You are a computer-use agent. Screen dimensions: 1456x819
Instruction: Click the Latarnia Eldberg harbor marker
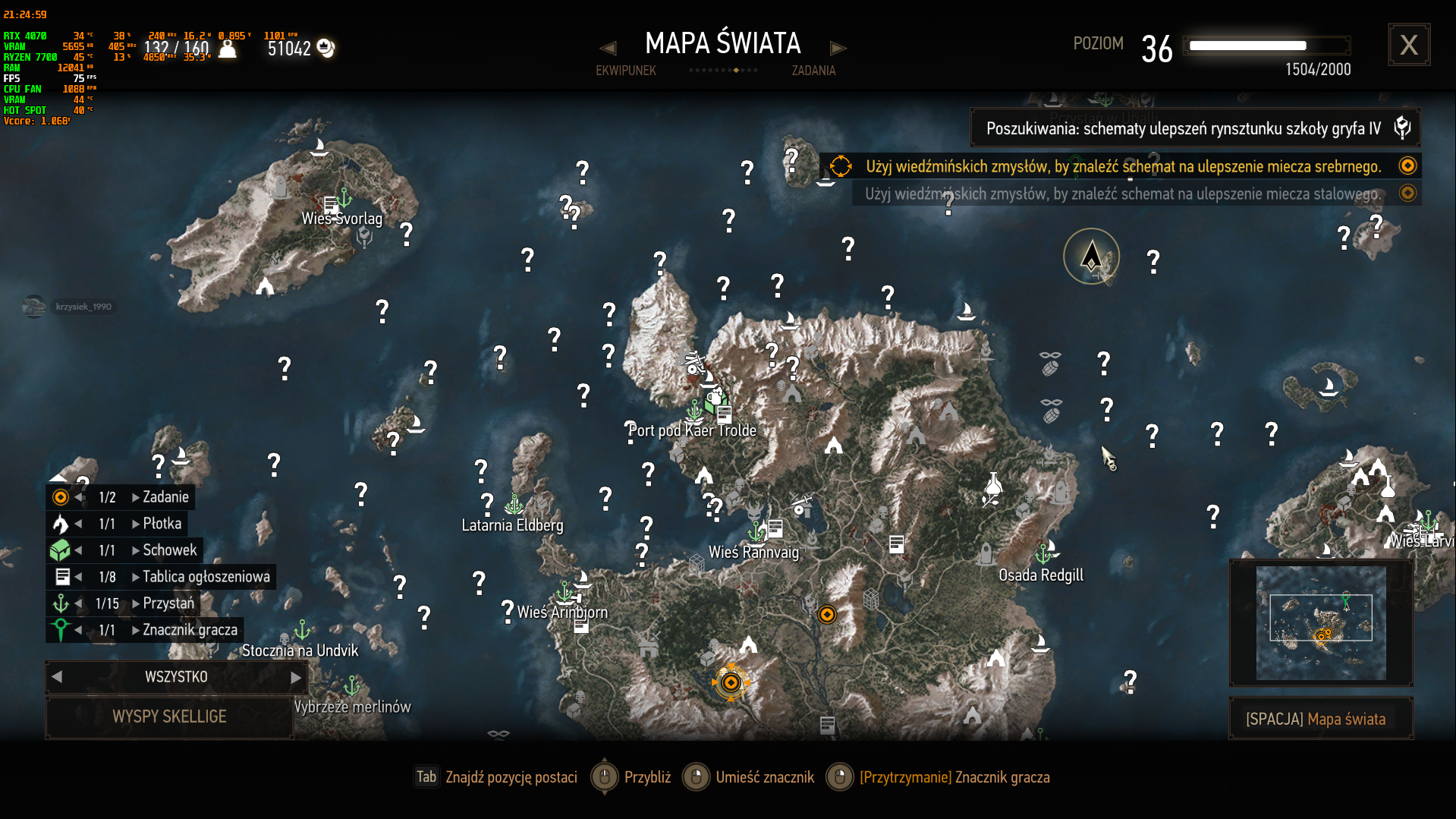514,504
